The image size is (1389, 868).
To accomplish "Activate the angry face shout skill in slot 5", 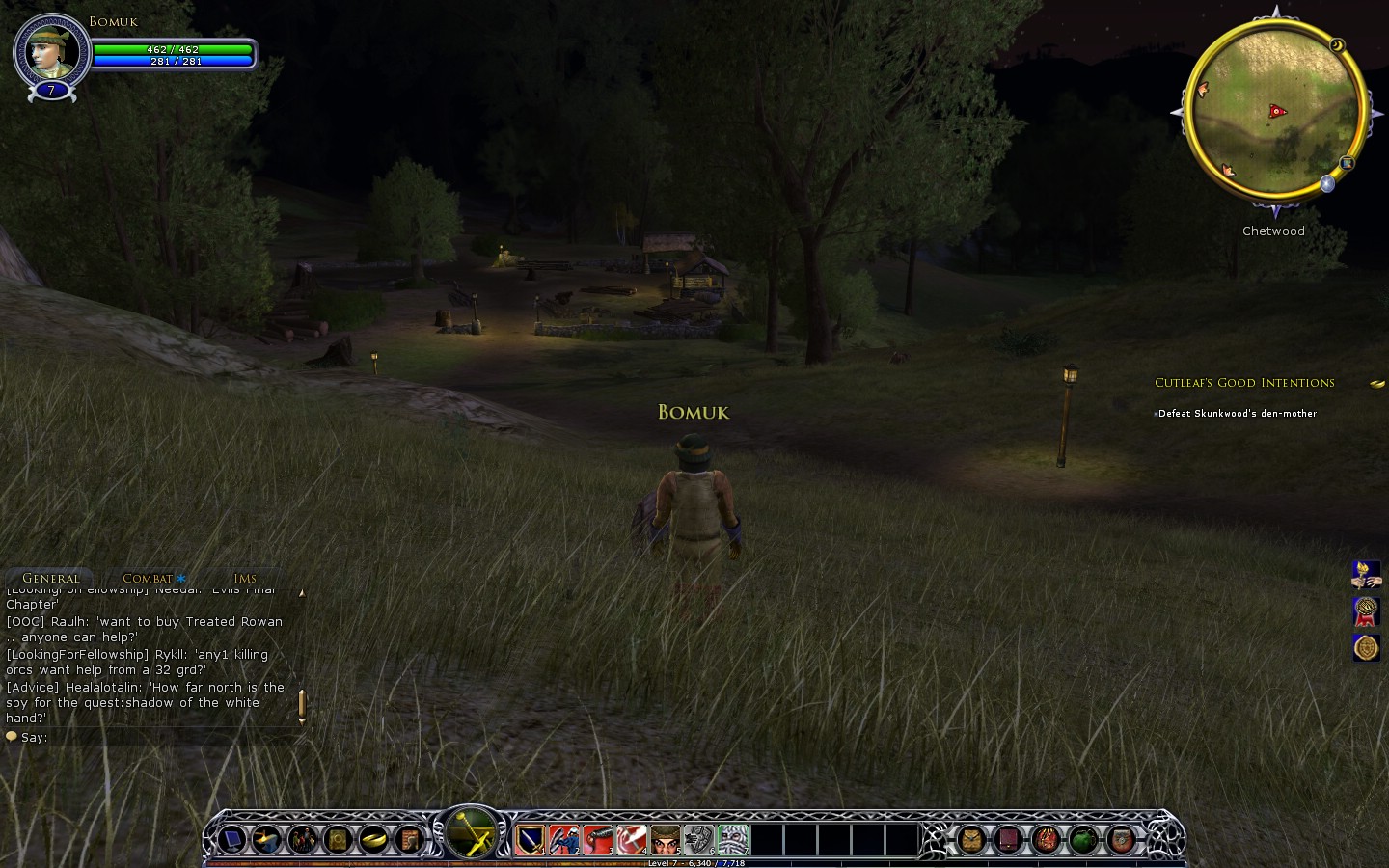I will 666,839.
